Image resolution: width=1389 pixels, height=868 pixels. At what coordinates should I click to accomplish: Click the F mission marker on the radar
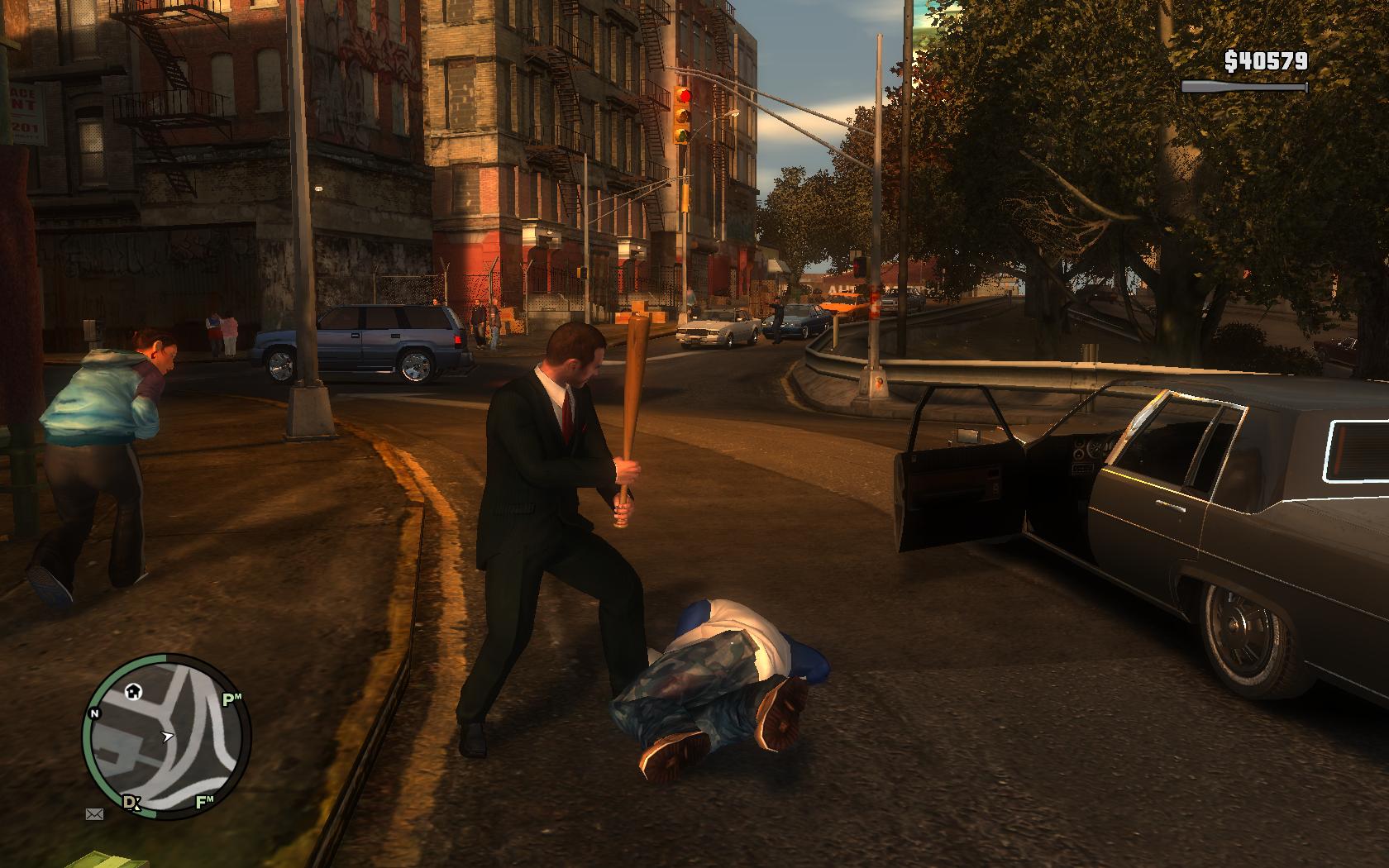(204, 801)
